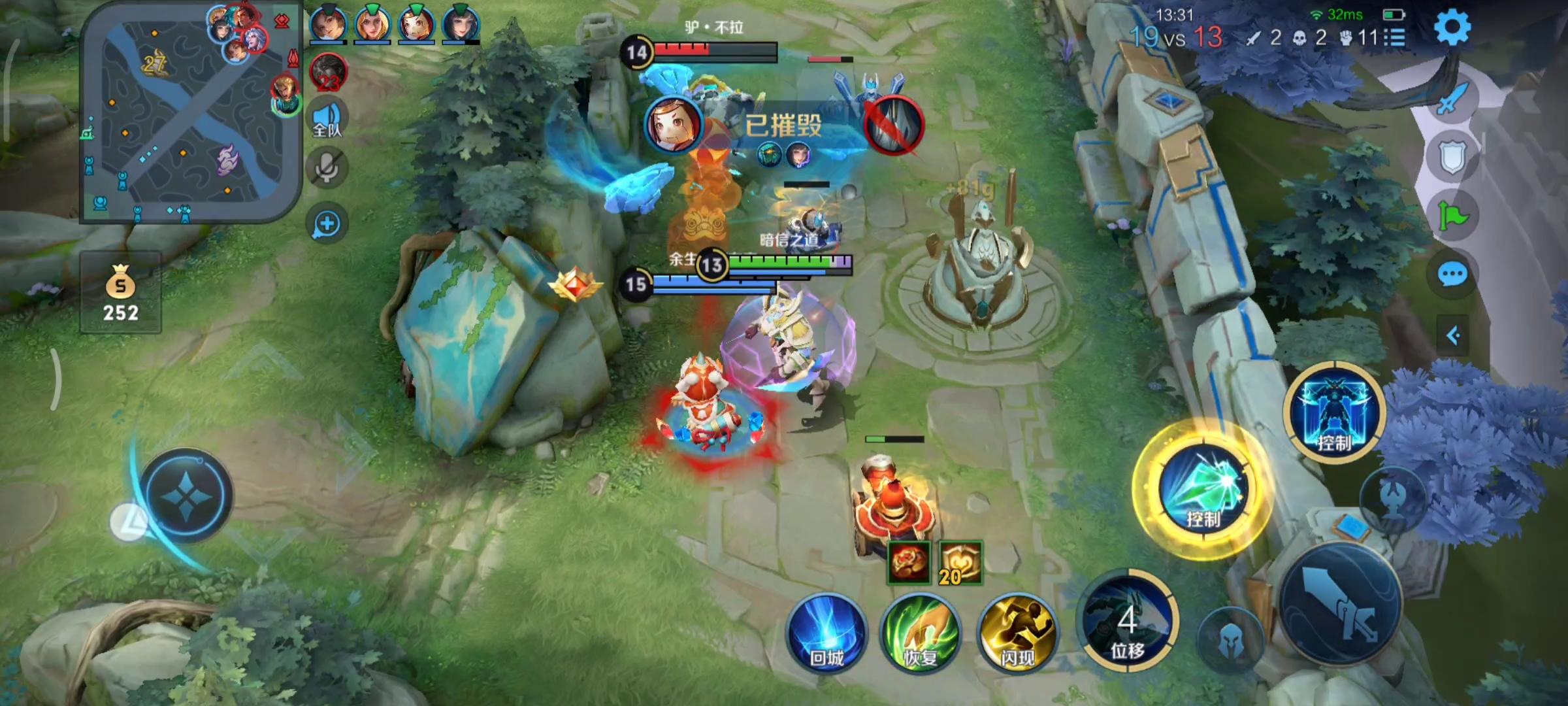Open the chat bubble quick messages
Image resolution: width=1568 pixels, height=706 pixels.
[1452, 275]
